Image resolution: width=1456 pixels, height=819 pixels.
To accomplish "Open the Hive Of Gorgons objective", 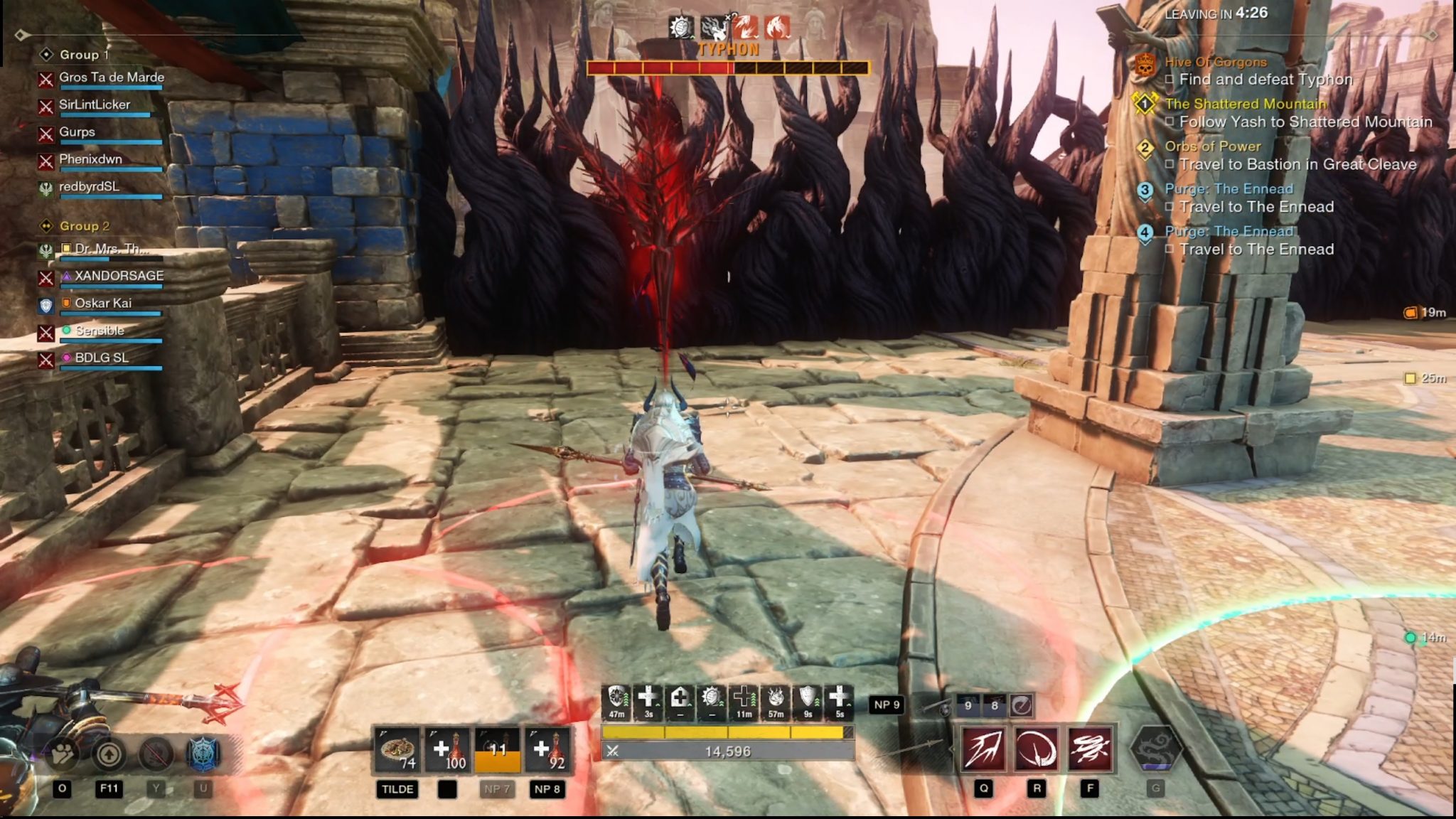I will pos(1215,62).
